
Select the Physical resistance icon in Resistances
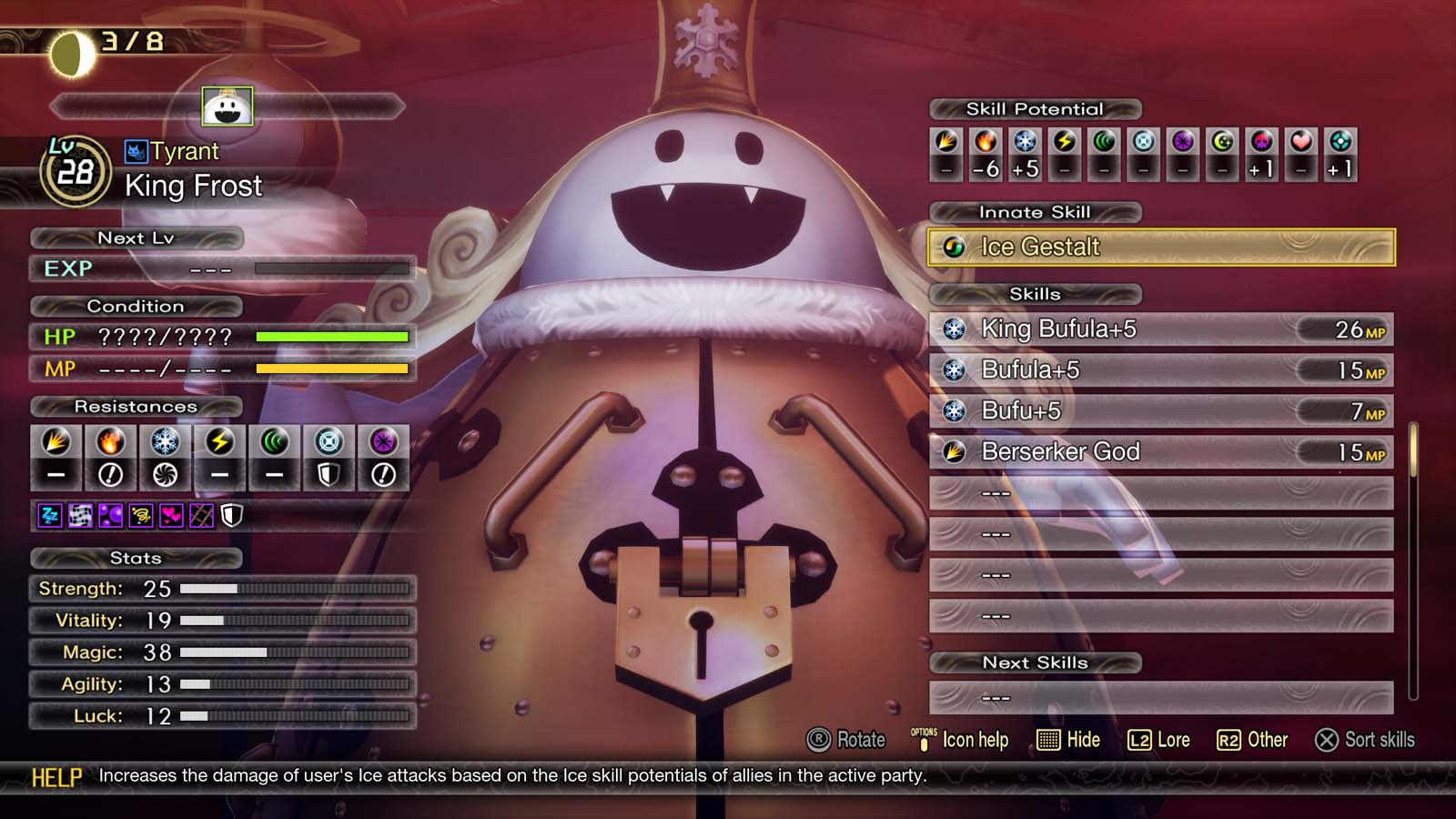tap(56, 455)
